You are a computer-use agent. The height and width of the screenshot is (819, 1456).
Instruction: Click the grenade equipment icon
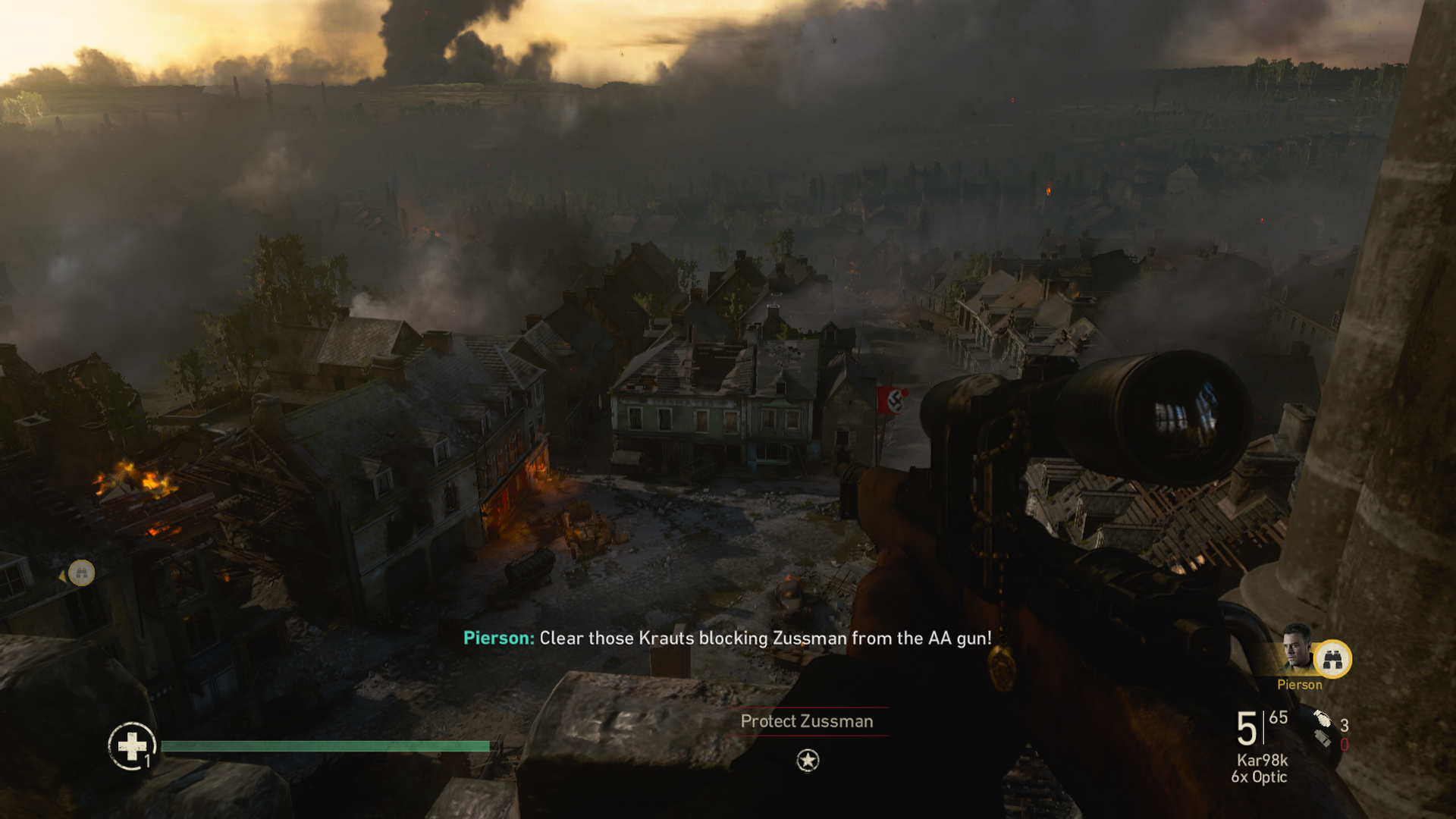(1323, 720)
